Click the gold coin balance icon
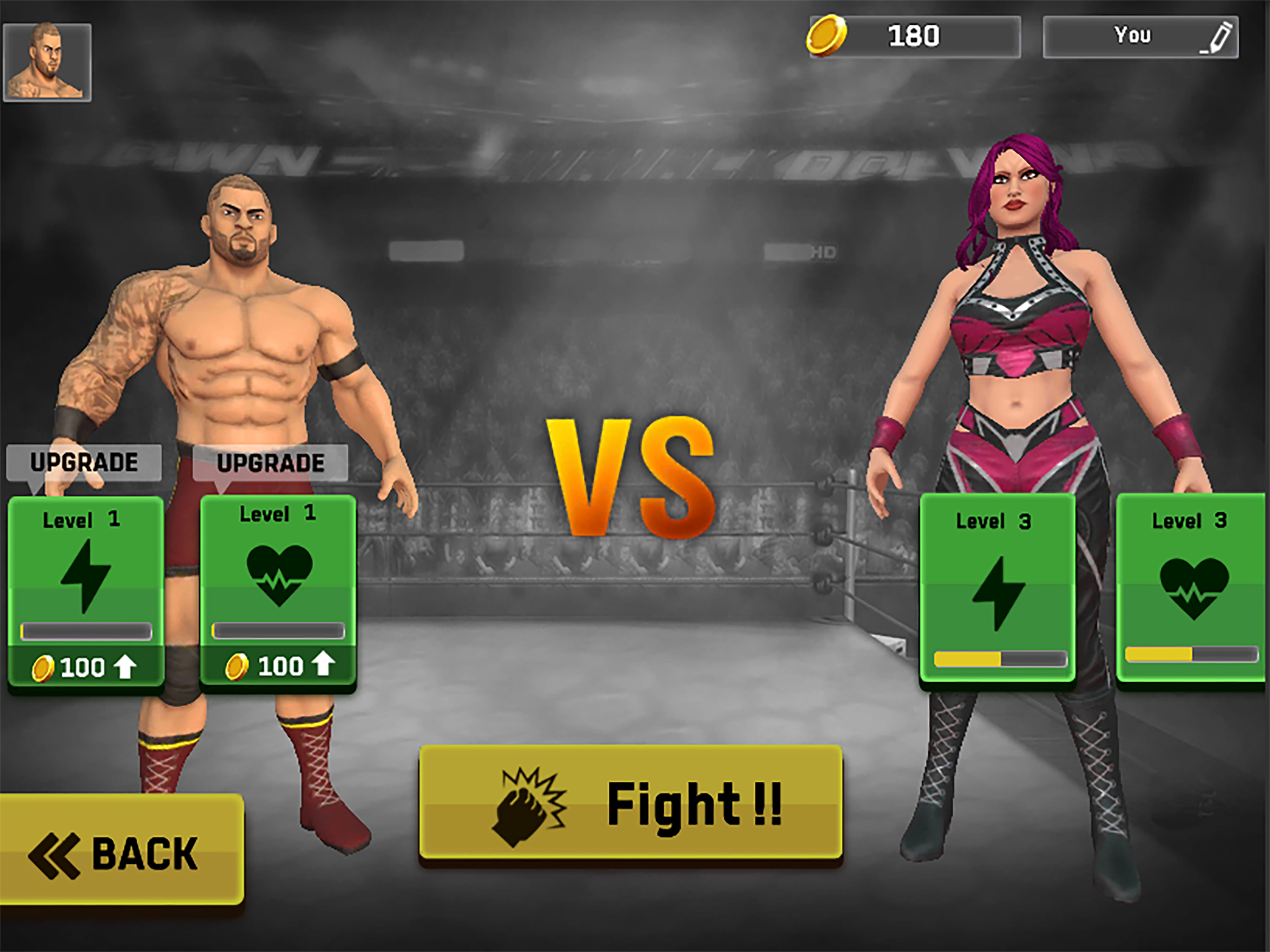1270x952 pixels. (826, 36)
